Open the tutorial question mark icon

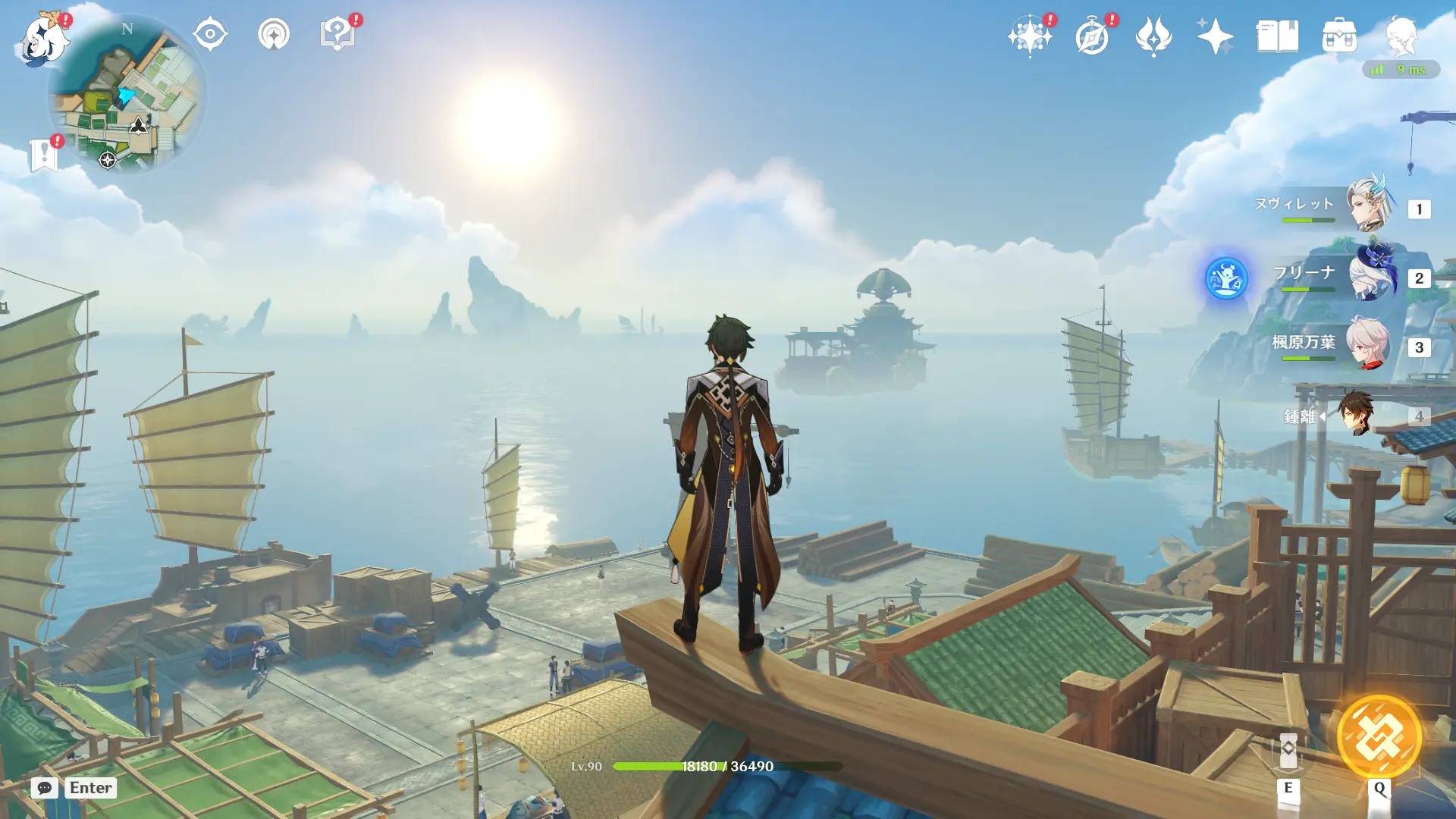337,35
